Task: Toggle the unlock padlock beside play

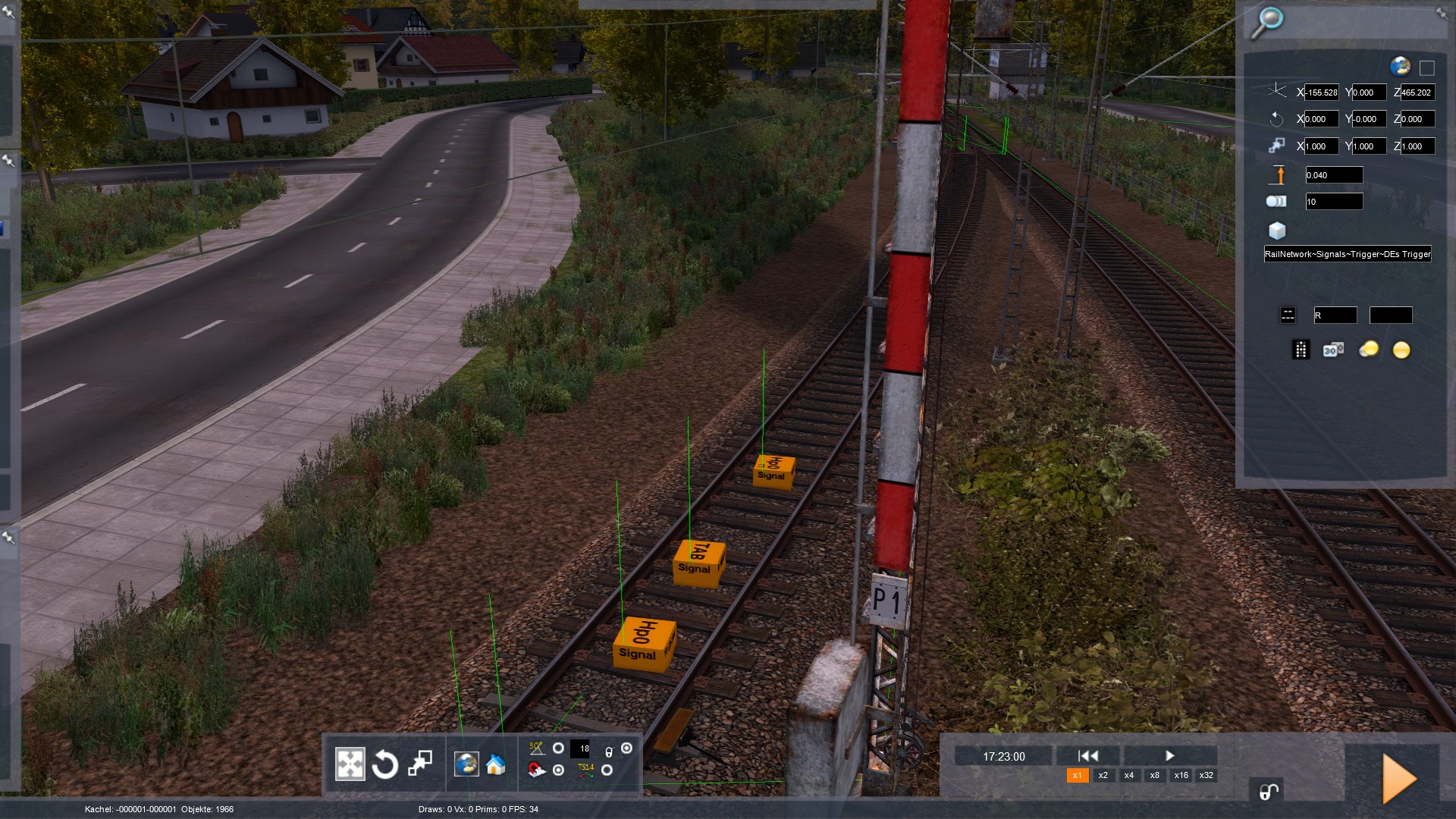Action: point(1269,792)
